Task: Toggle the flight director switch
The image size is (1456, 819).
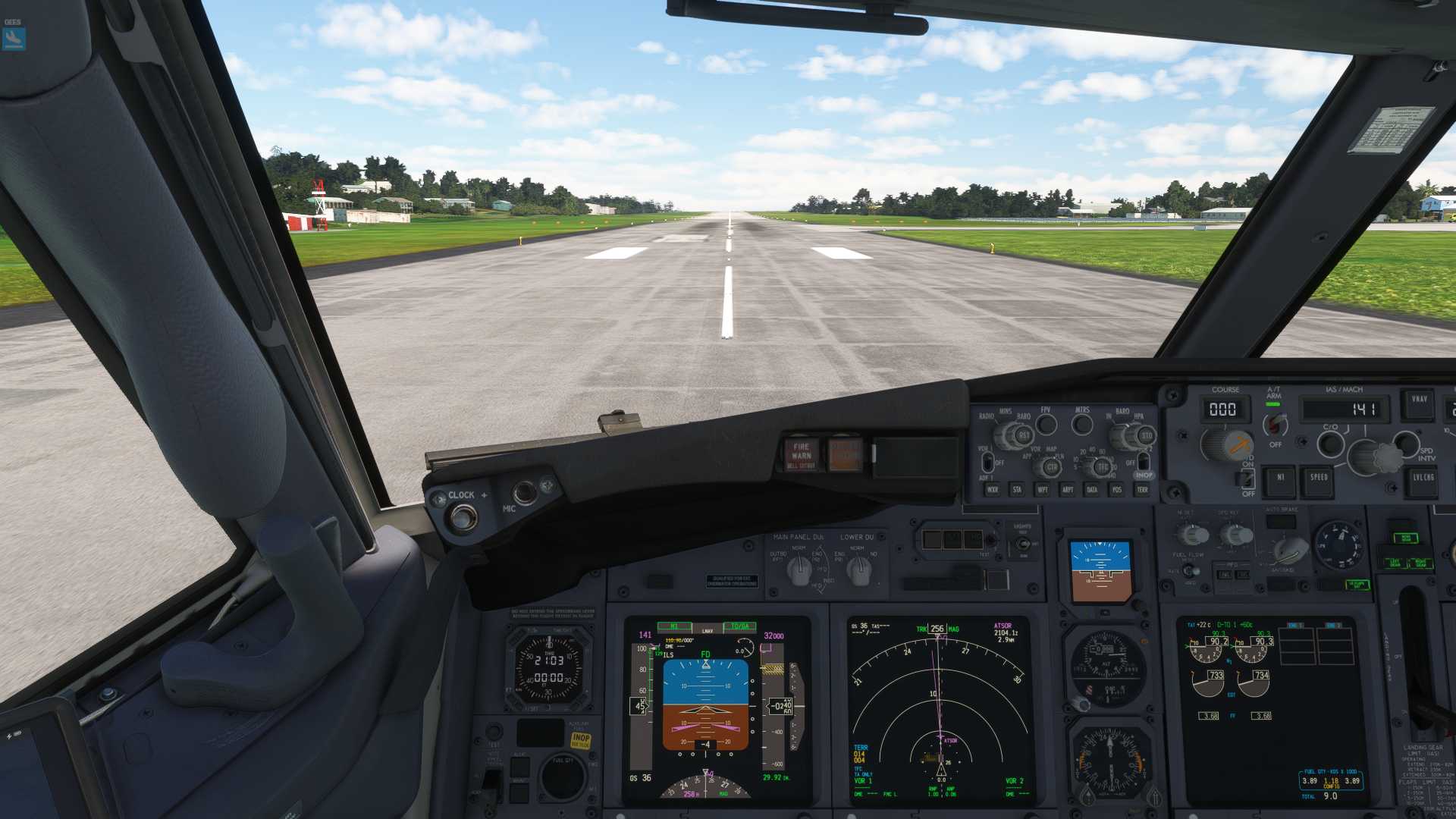Action: pos(1247,478)
